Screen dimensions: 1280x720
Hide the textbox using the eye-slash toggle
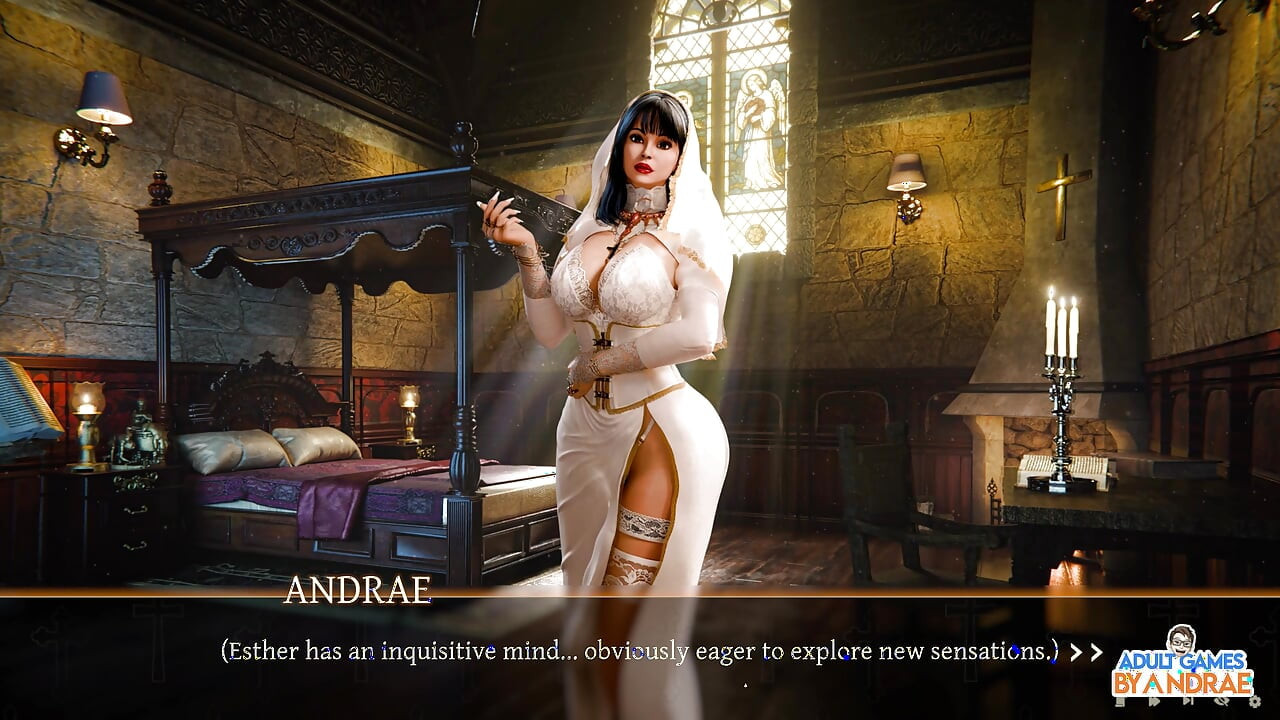coord(1222,702)
